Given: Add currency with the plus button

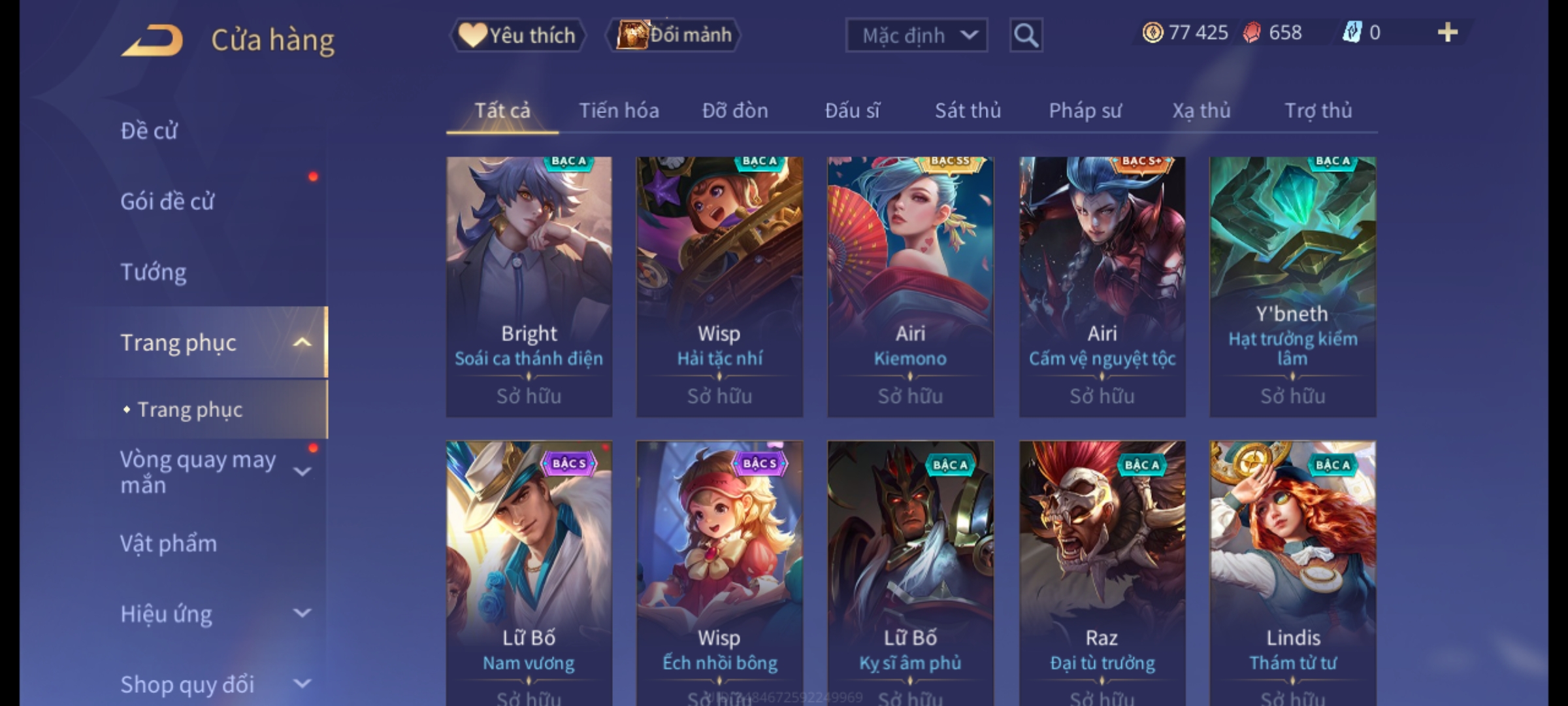Looking at the screenshot, I should (1448, 33).
